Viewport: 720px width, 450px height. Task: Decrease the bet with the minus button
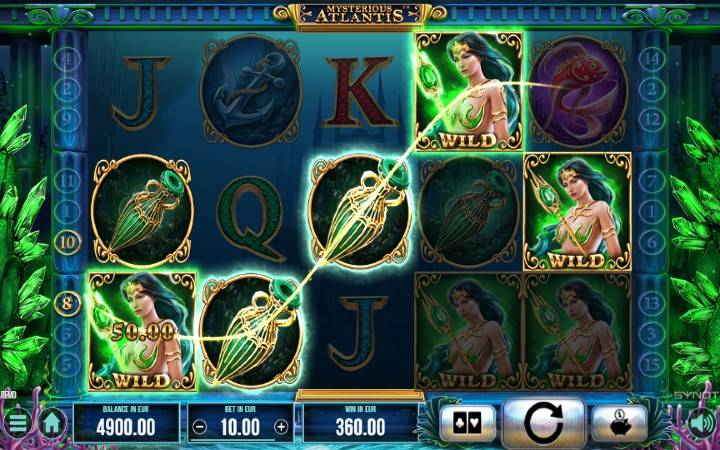click(200, 427)
